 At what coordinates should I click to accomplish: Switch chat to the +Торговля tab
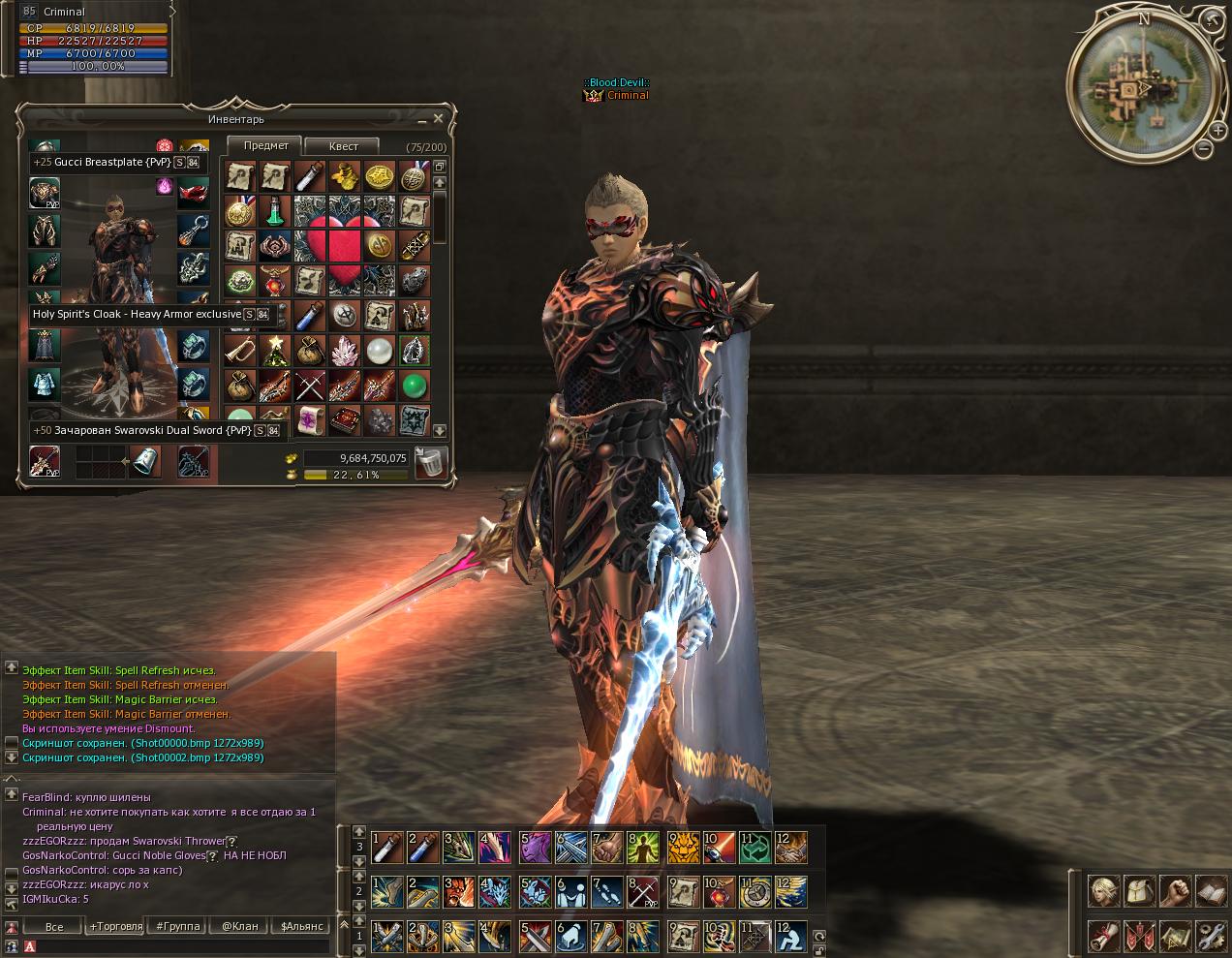coord(115,926)
